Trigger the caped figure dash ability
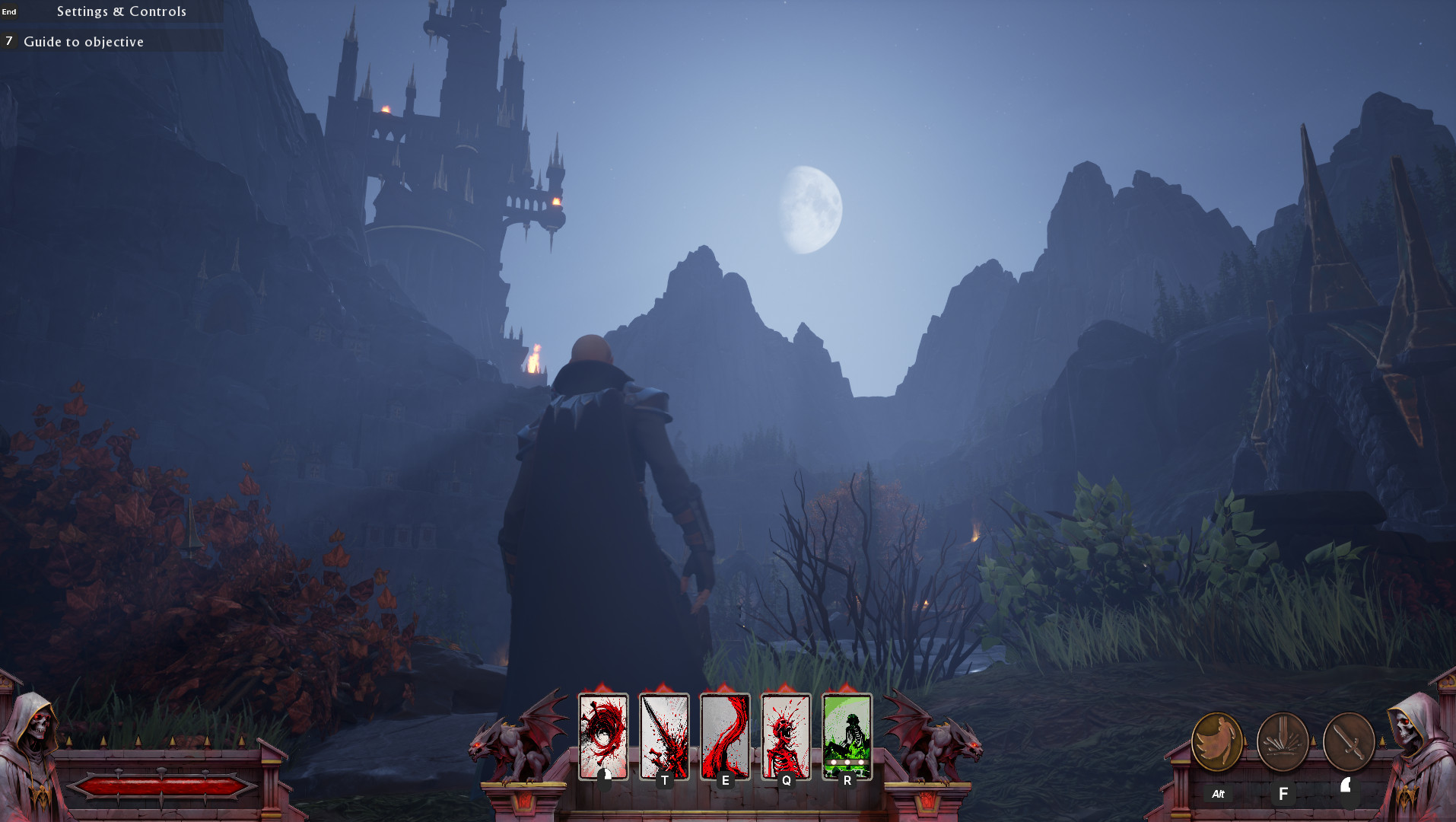The width and height of the screenshot is (1456, 822). point(1217,741)
